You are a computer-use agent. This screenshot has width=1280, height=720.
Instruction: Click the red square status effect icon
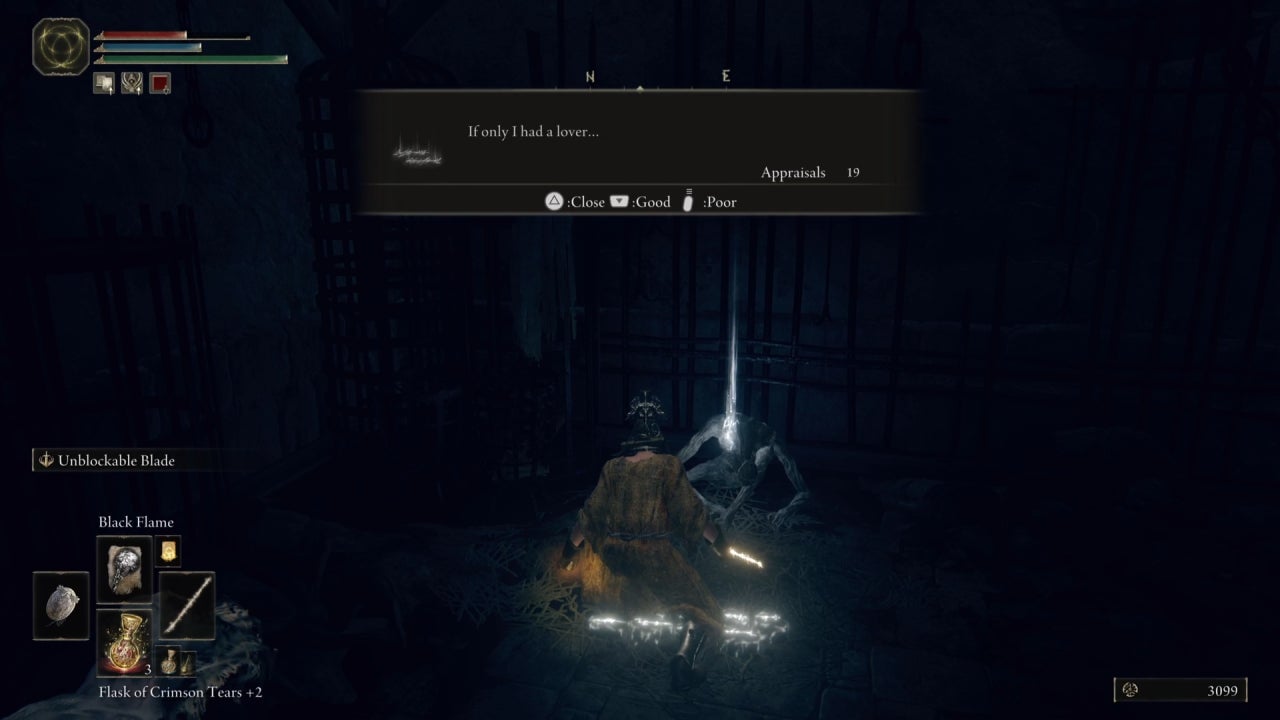click(159, 83)
